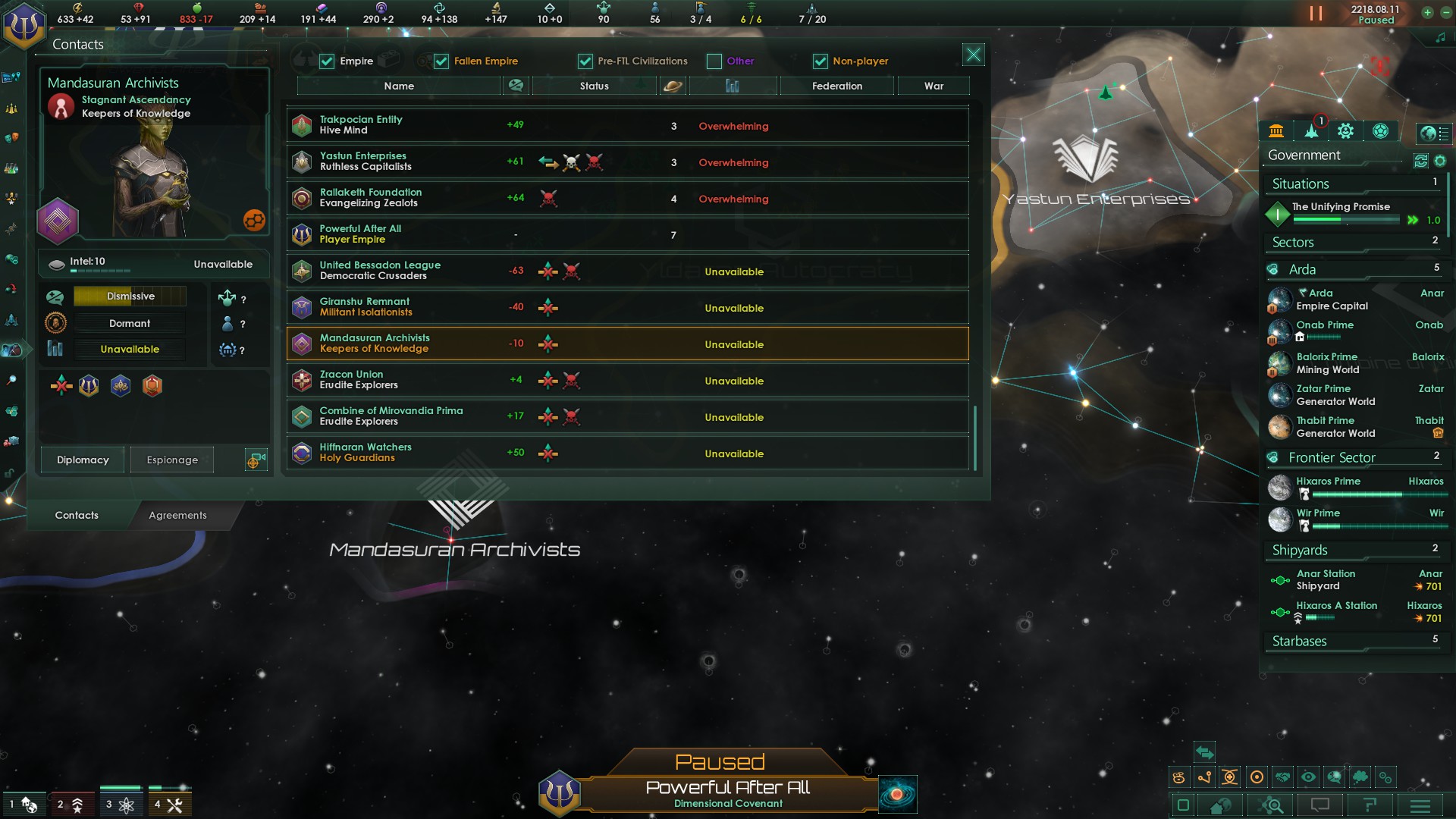
Task: Disable the Non-player filter checkbox
Action: (820, 61)
